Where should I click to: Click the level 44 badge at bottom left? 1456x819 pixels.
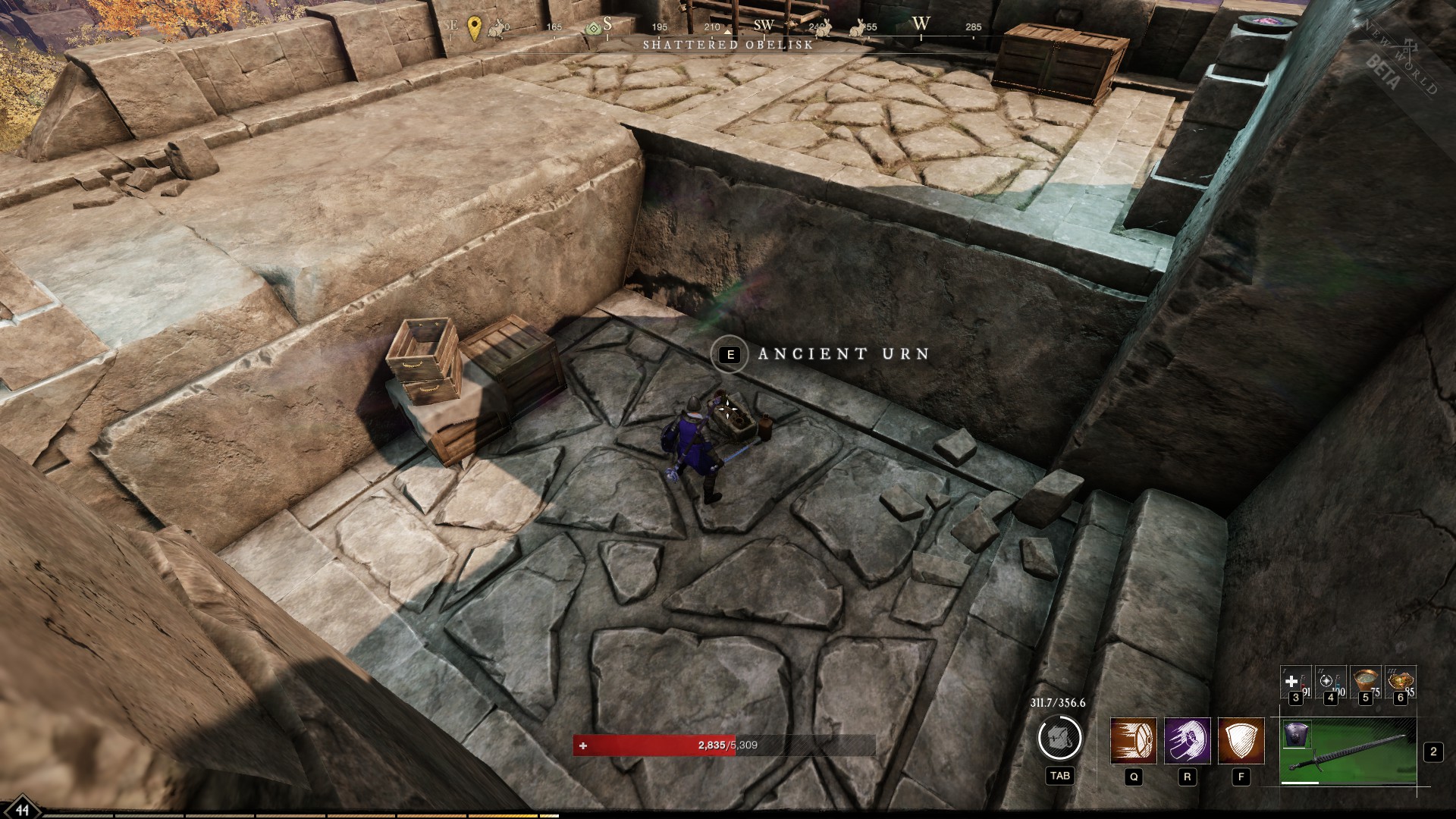23,809
